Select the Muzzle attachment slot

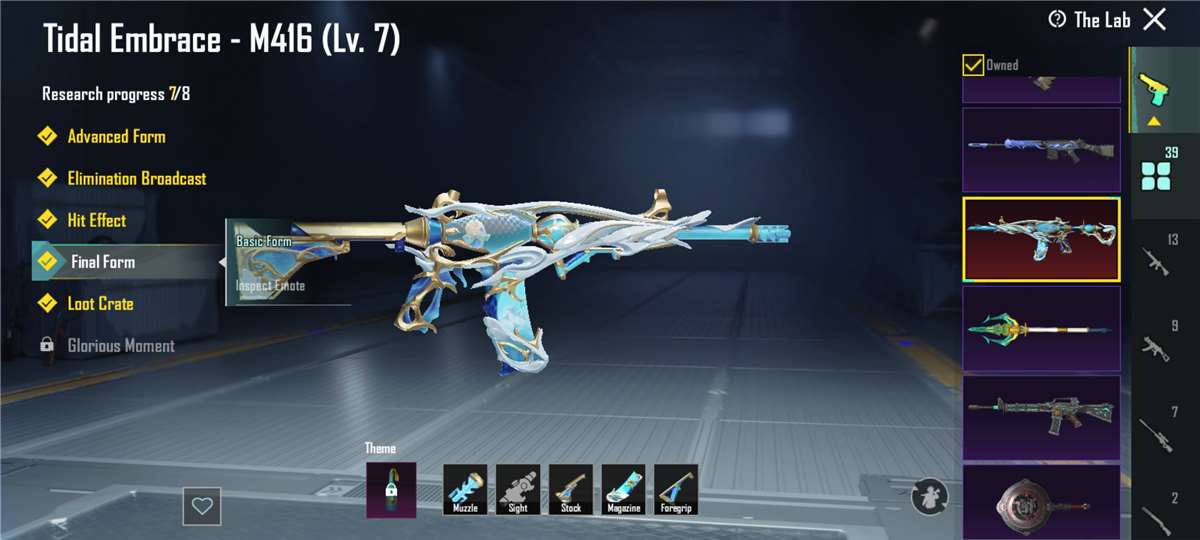(465, 490)
